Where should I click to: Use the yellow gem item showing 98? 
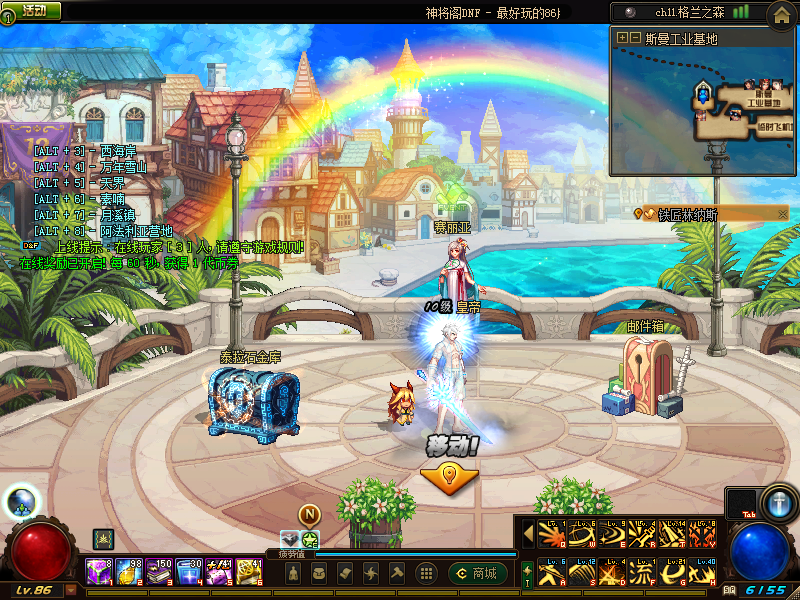point(129,573)
